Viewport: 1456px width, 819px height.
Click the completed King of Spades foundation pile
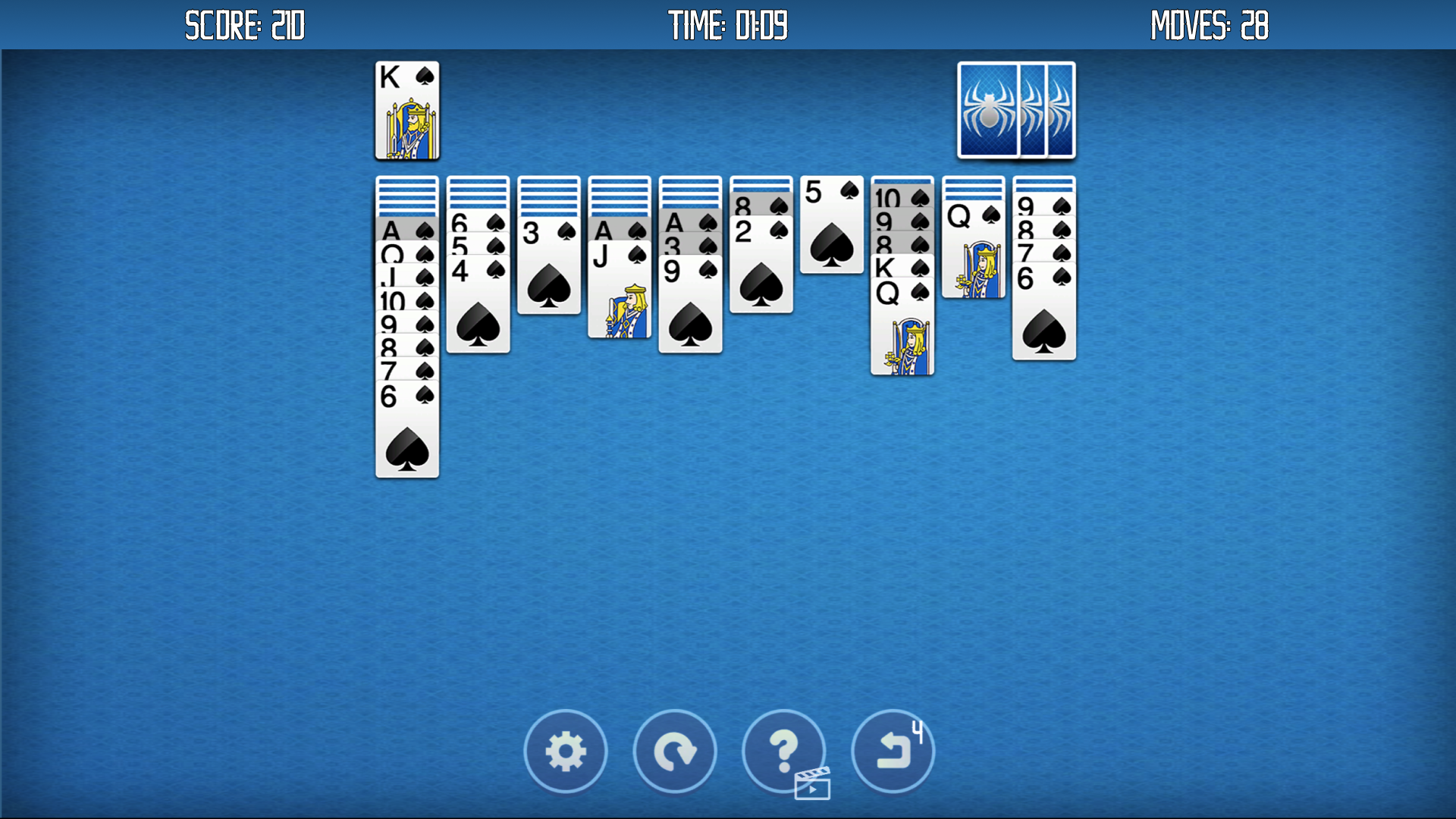[x=407, y=110]
